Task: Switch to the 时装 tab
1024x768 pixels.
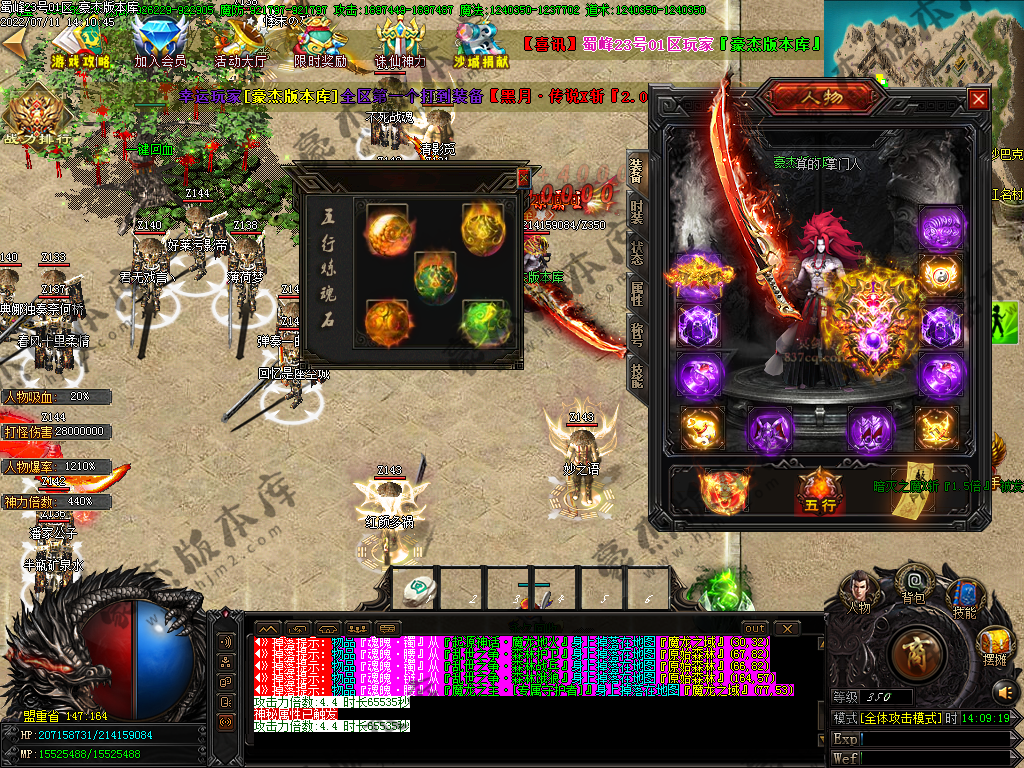Action: (637, 213)
